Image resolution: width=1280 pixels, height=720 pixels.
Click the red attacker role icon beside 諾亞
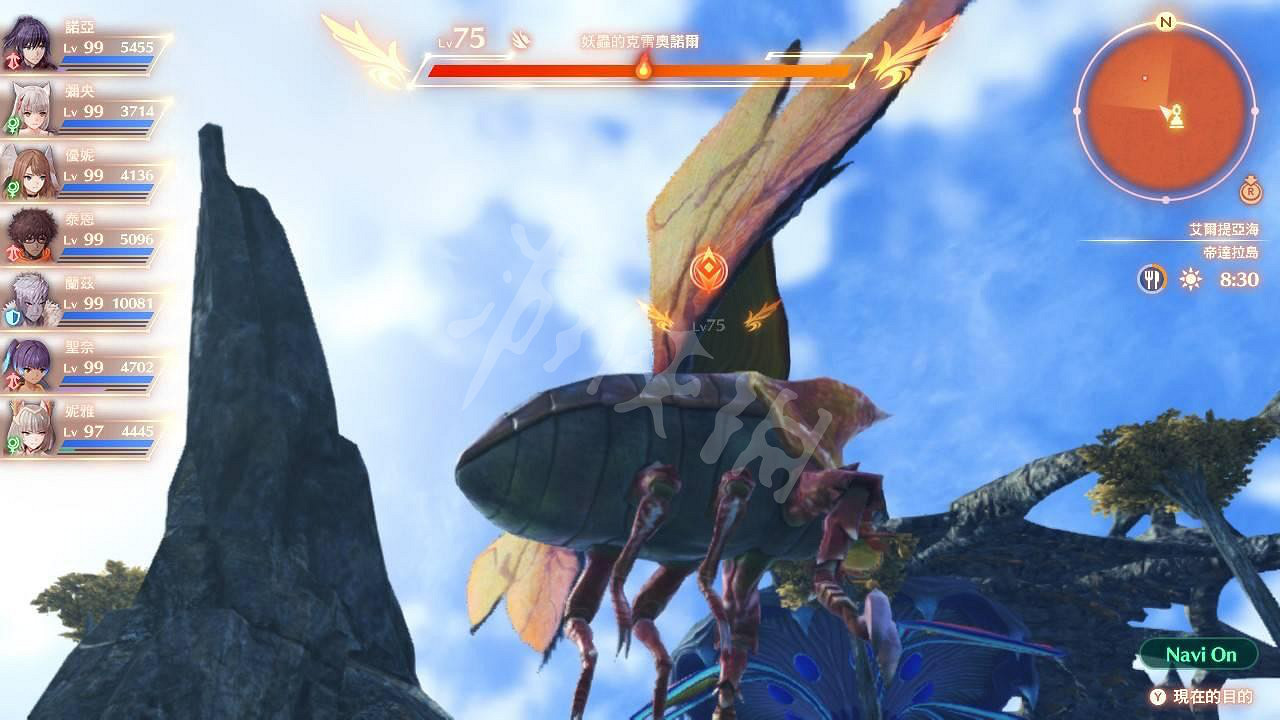(x=14, y=61)
